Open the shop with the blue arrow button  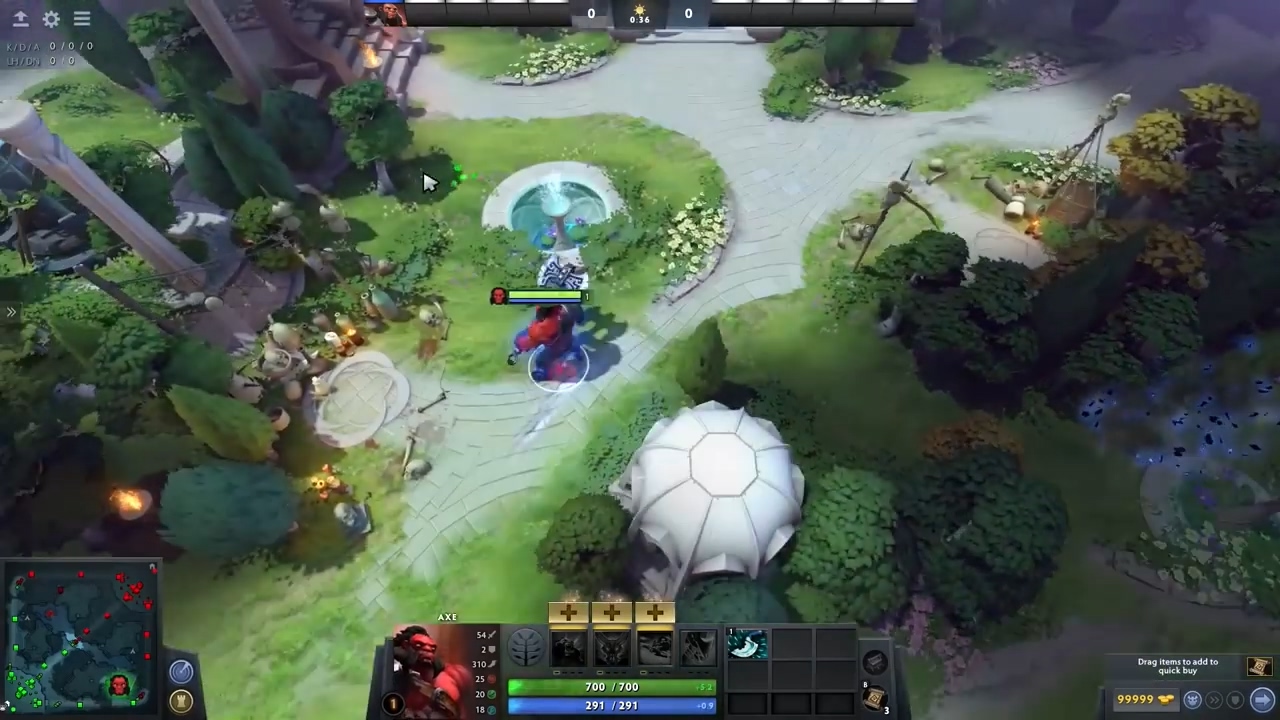pyautogui.click(x=1262, y=700)
